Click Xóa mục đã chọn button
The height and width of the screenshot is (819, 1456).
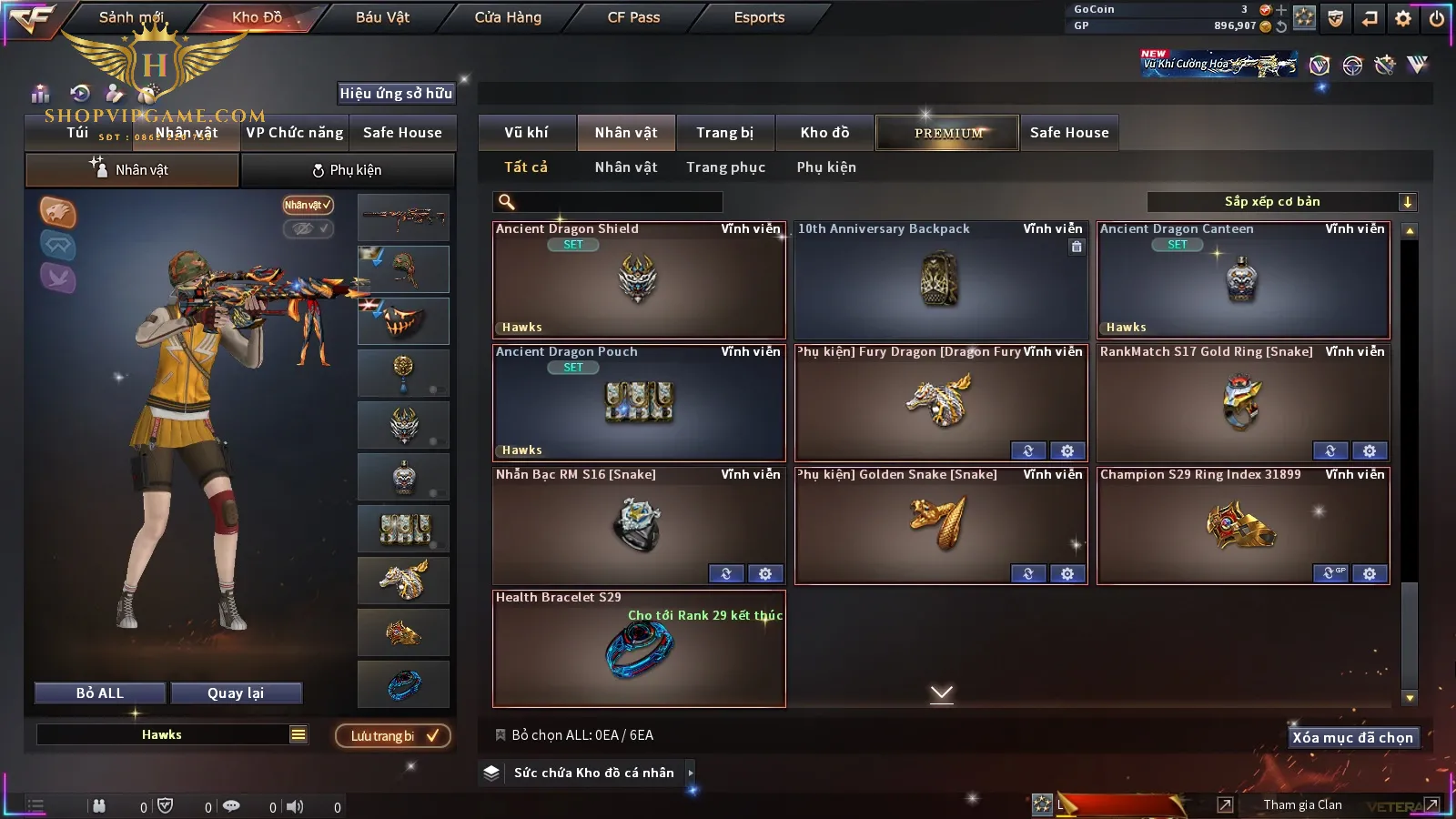click(1352, 738)
